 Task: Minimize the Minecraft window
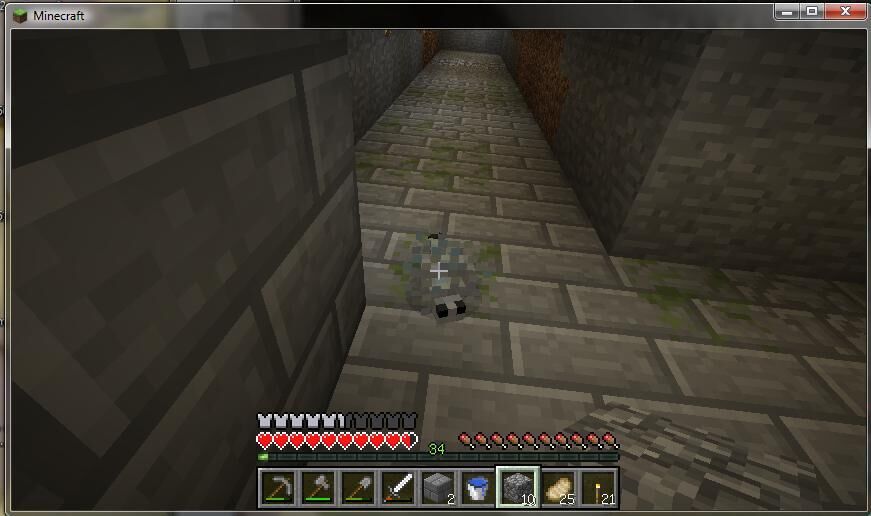pos(788,10)
